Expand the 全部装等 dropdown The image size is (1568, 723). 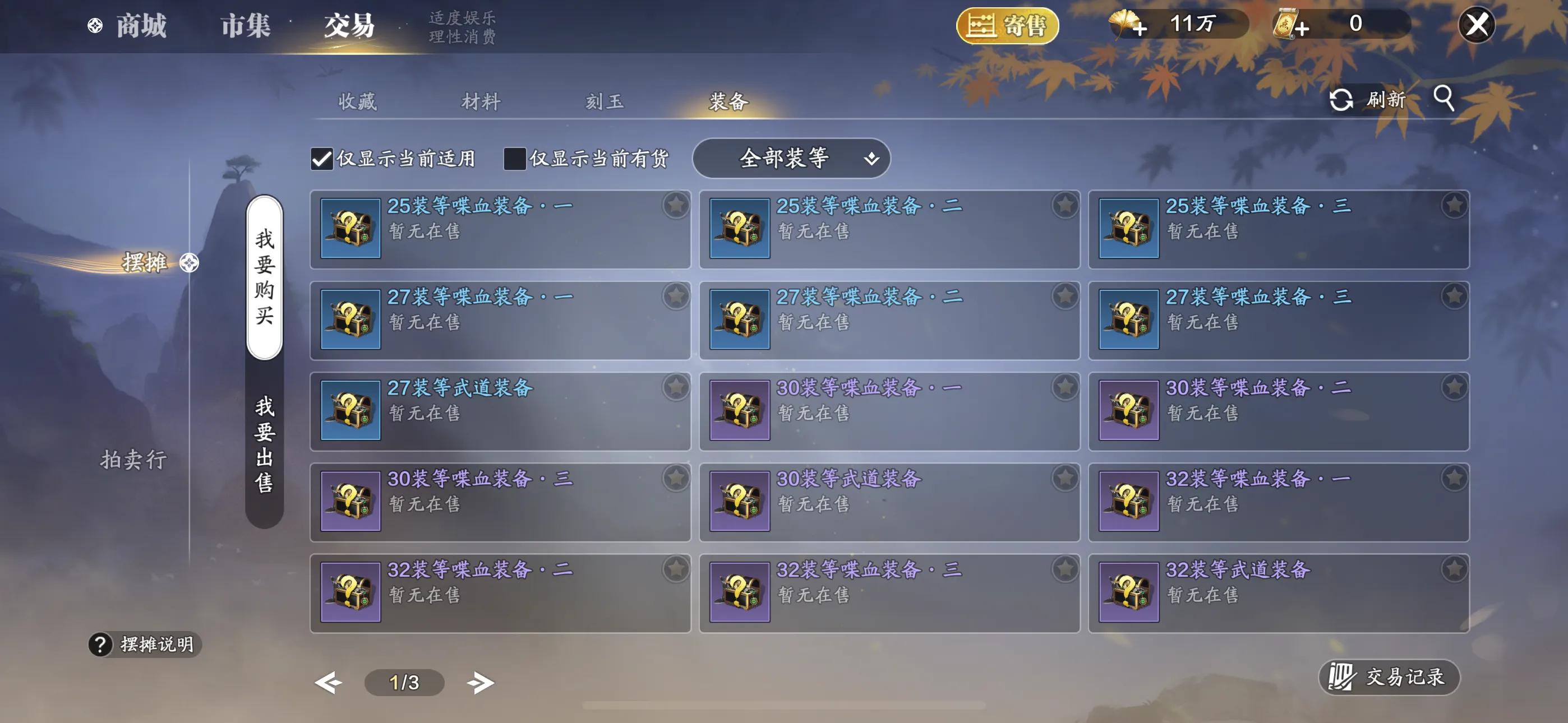(791, 159)
